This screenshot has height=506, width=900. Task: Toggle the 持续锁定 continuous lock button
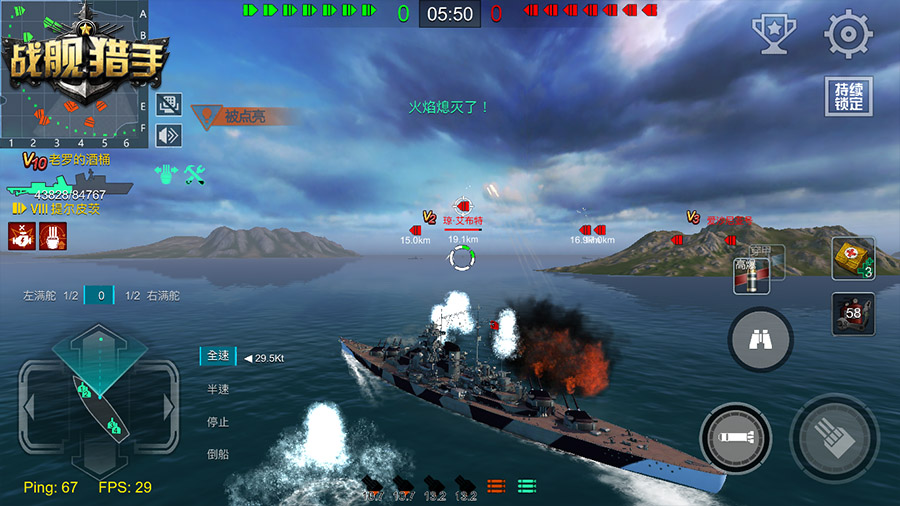point(848,97)
